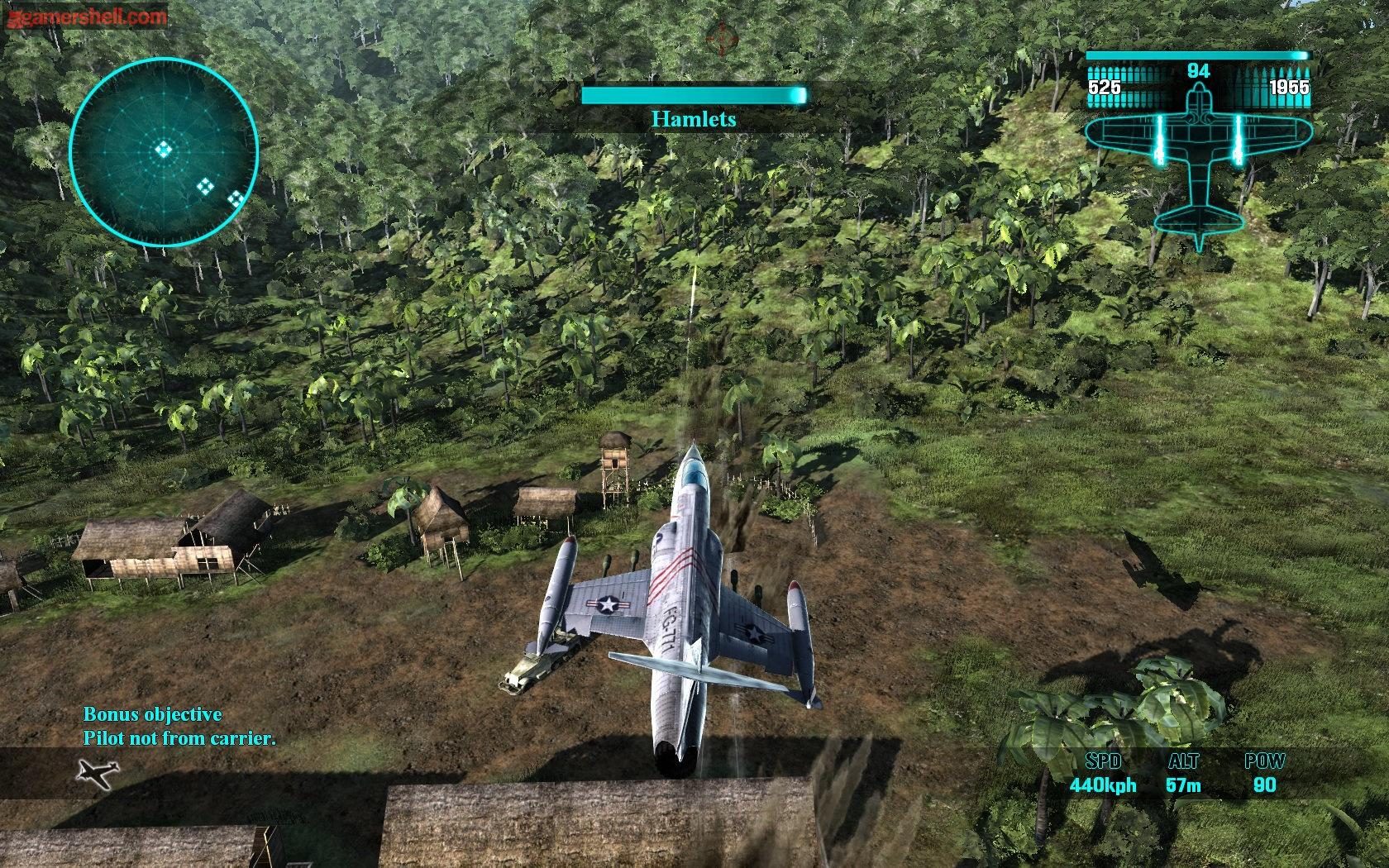Click the Hamlets health progress bar
Image resolution: width=1389 pixels, height=868 pixels.
694,95
